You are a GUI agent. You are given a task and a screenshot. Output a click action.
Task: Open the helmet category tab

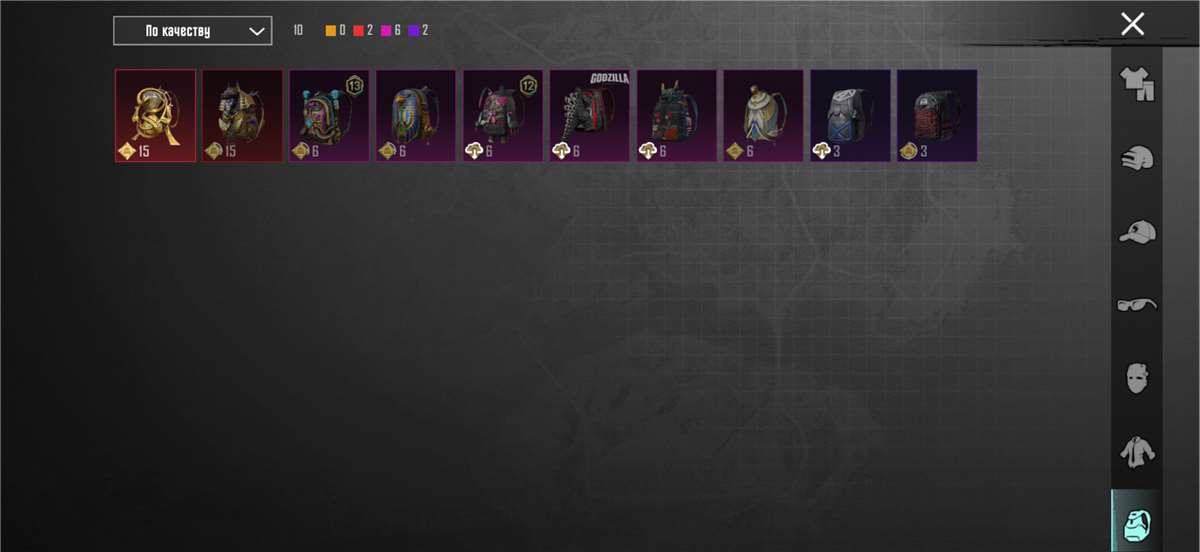click(x=1137, y=158)
